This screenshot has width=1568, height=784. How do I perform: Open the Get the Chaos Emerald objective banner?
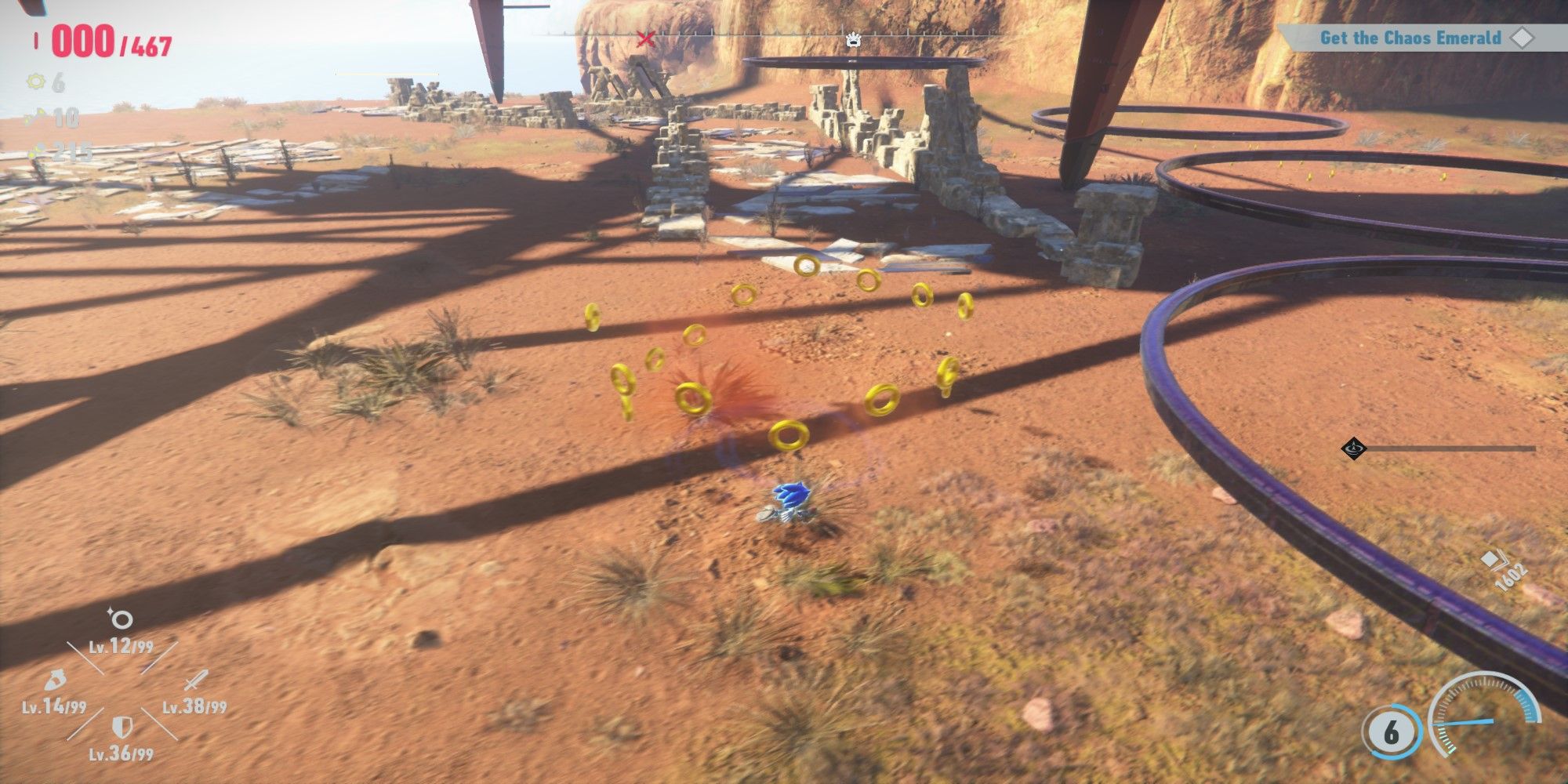pos(1411,36)
